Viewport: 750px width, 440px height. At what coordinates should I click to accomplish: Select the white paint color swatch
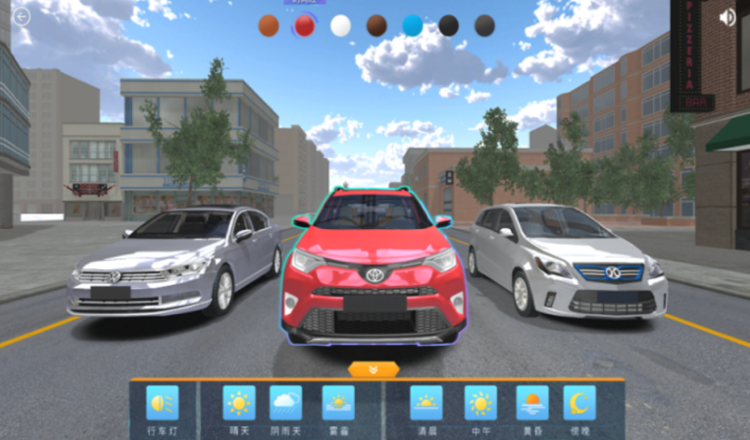click(x=341, y=26)
